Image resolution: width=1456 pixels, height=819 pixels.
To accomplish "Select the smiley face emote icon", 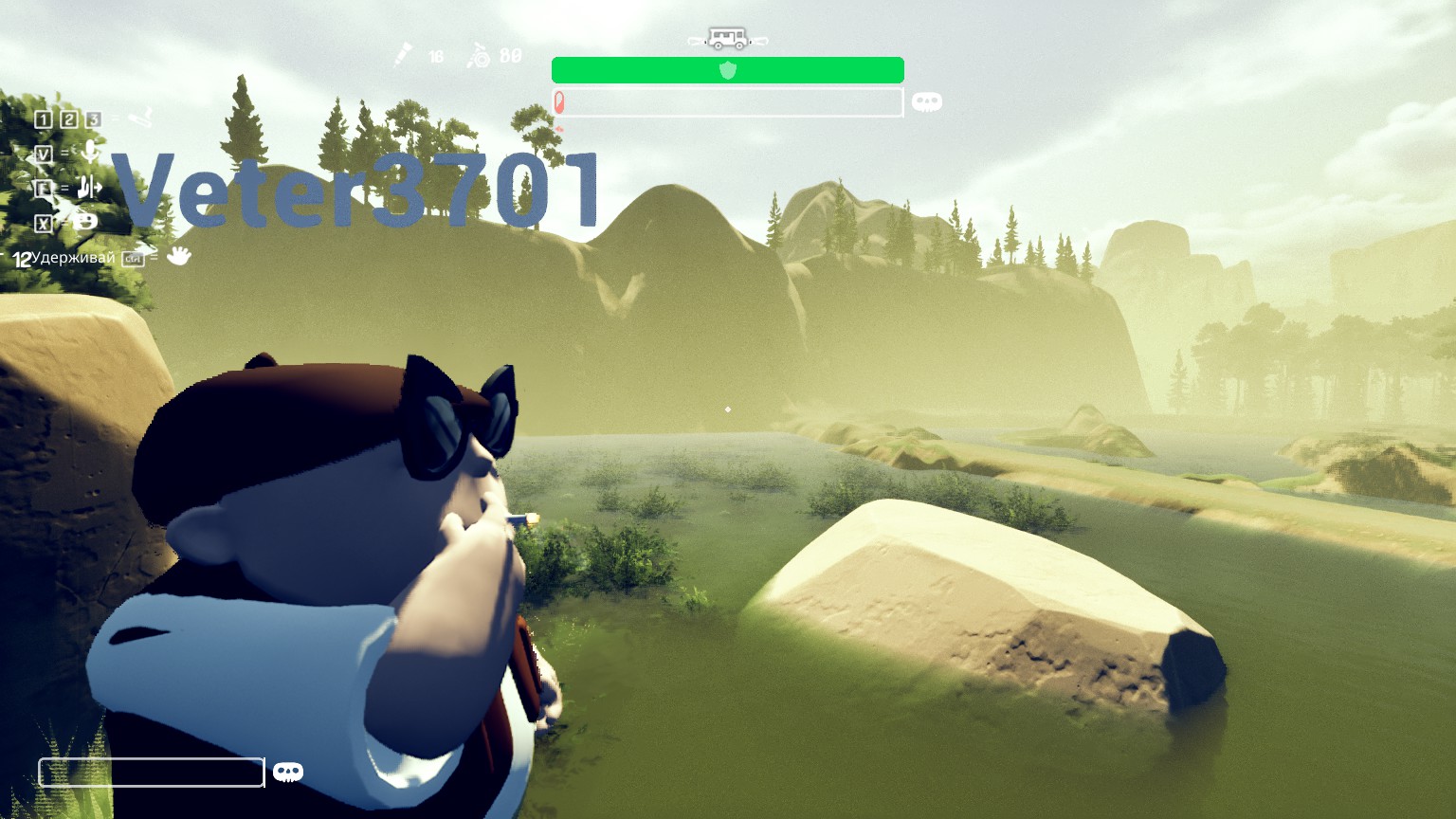I will [84, 222].
